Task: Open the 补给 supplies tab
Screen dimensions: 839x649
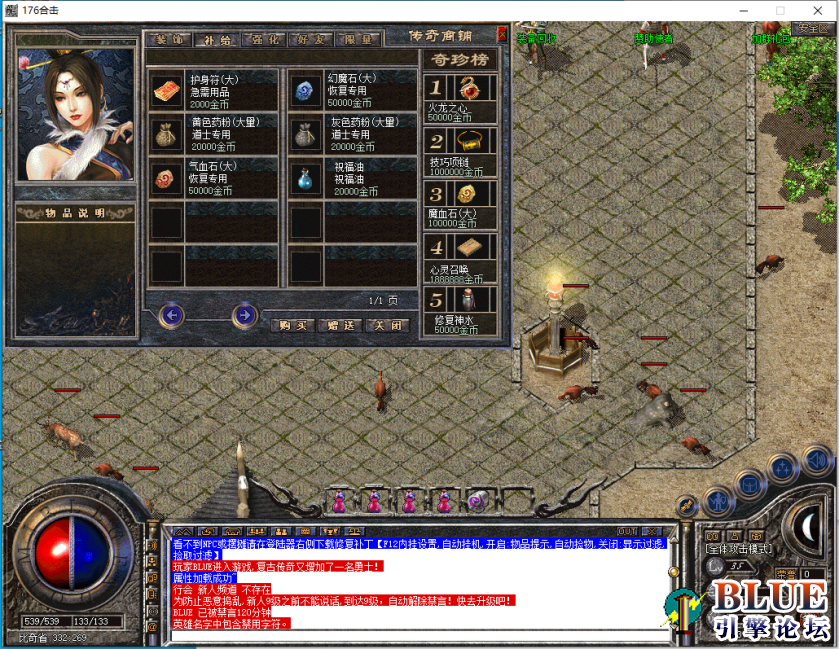Action: (217, 40)
